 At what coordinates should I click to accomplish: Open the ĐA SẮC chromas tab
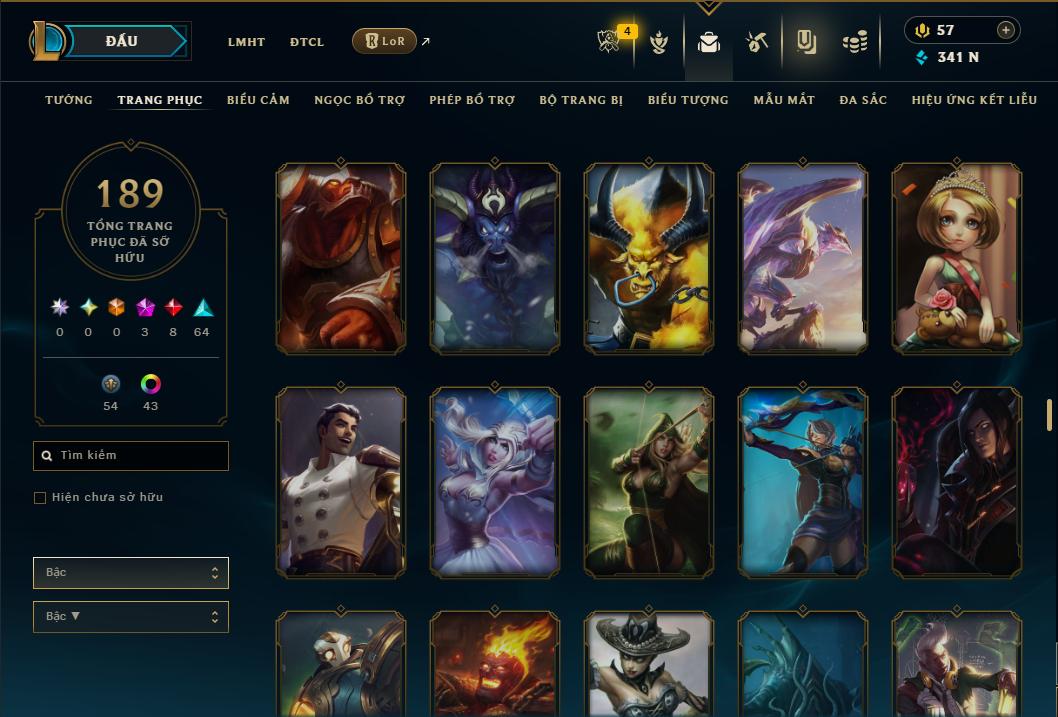click(863, 100)
